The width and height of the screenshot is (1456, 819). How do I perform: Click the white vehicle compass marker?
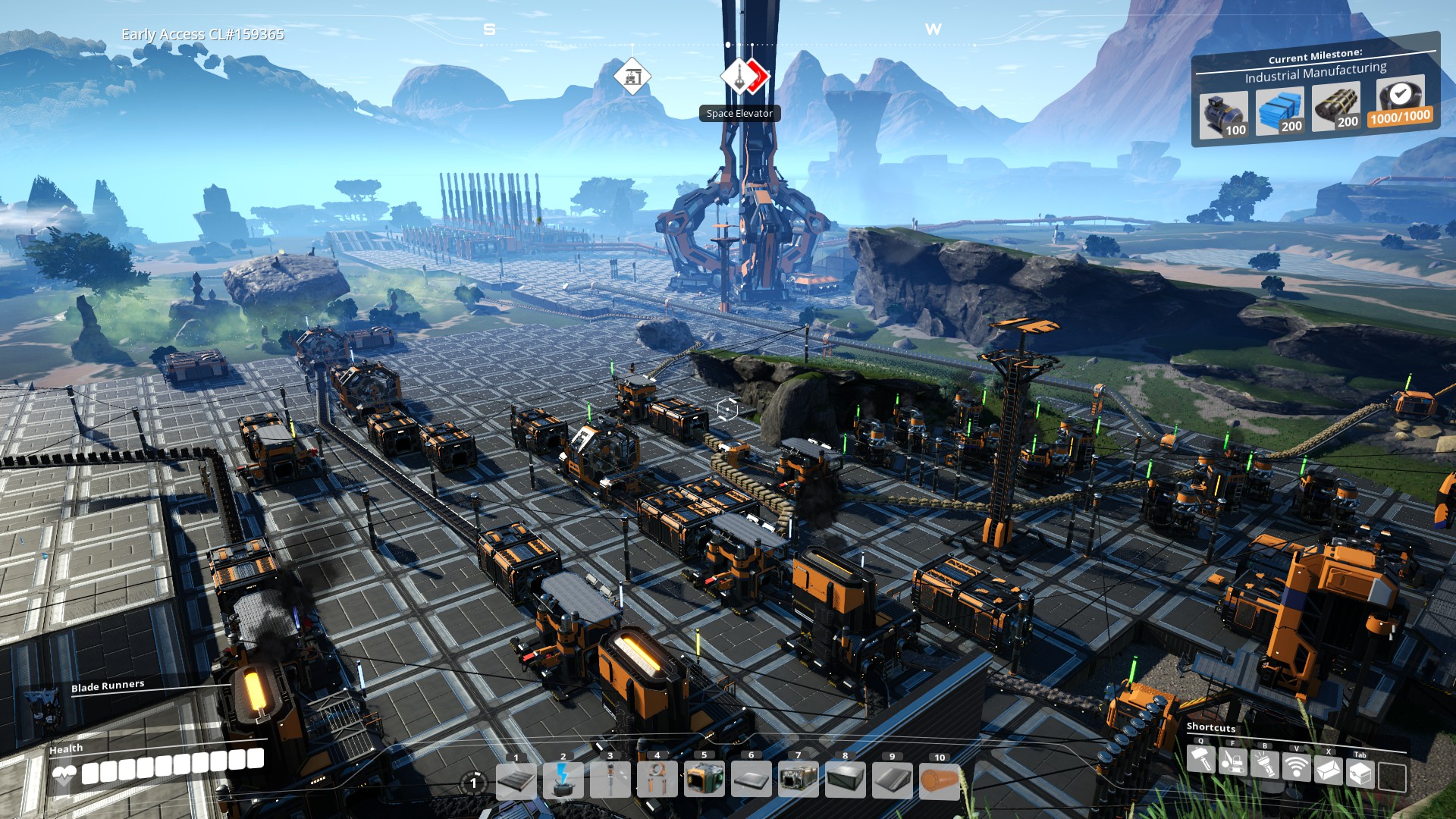[632, 77]
